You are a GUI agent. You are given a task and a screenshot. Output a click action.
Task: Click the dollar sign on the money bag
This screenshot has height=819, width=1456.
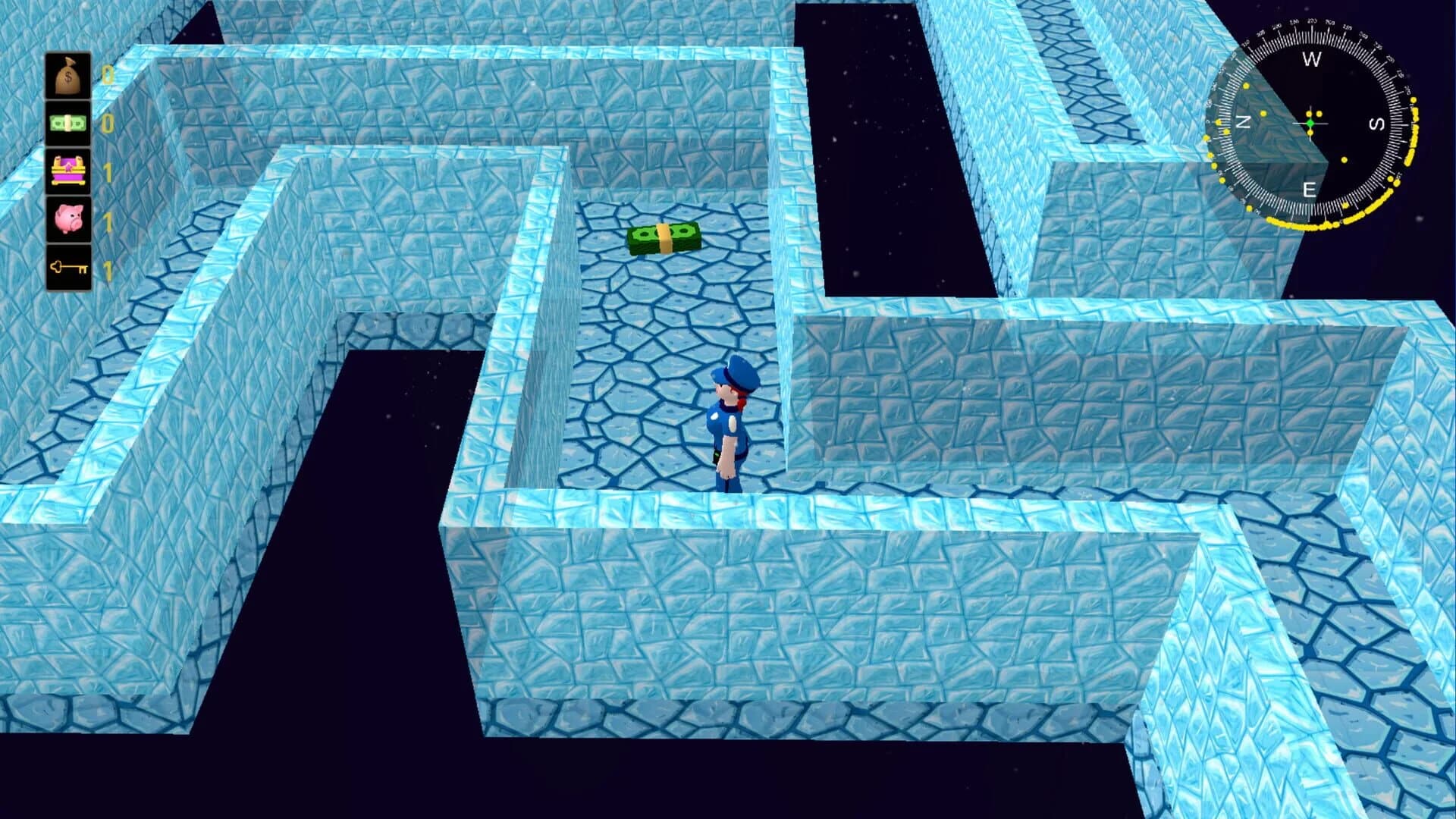tap(67, 76)
